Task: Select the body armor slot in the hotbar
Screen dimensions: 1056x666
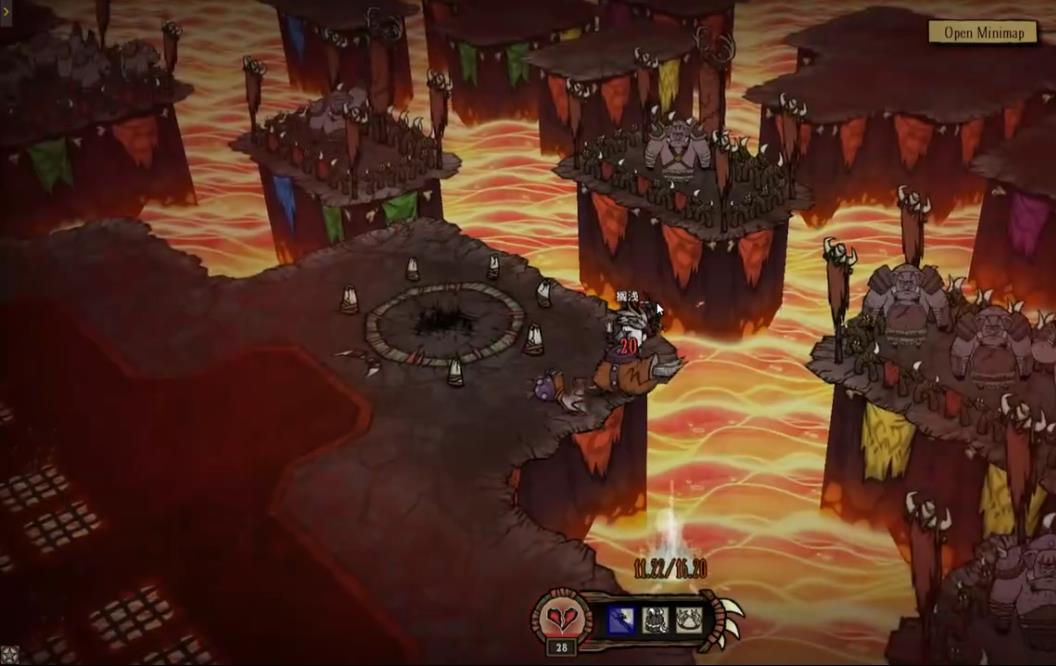Action: coord(655,620)
